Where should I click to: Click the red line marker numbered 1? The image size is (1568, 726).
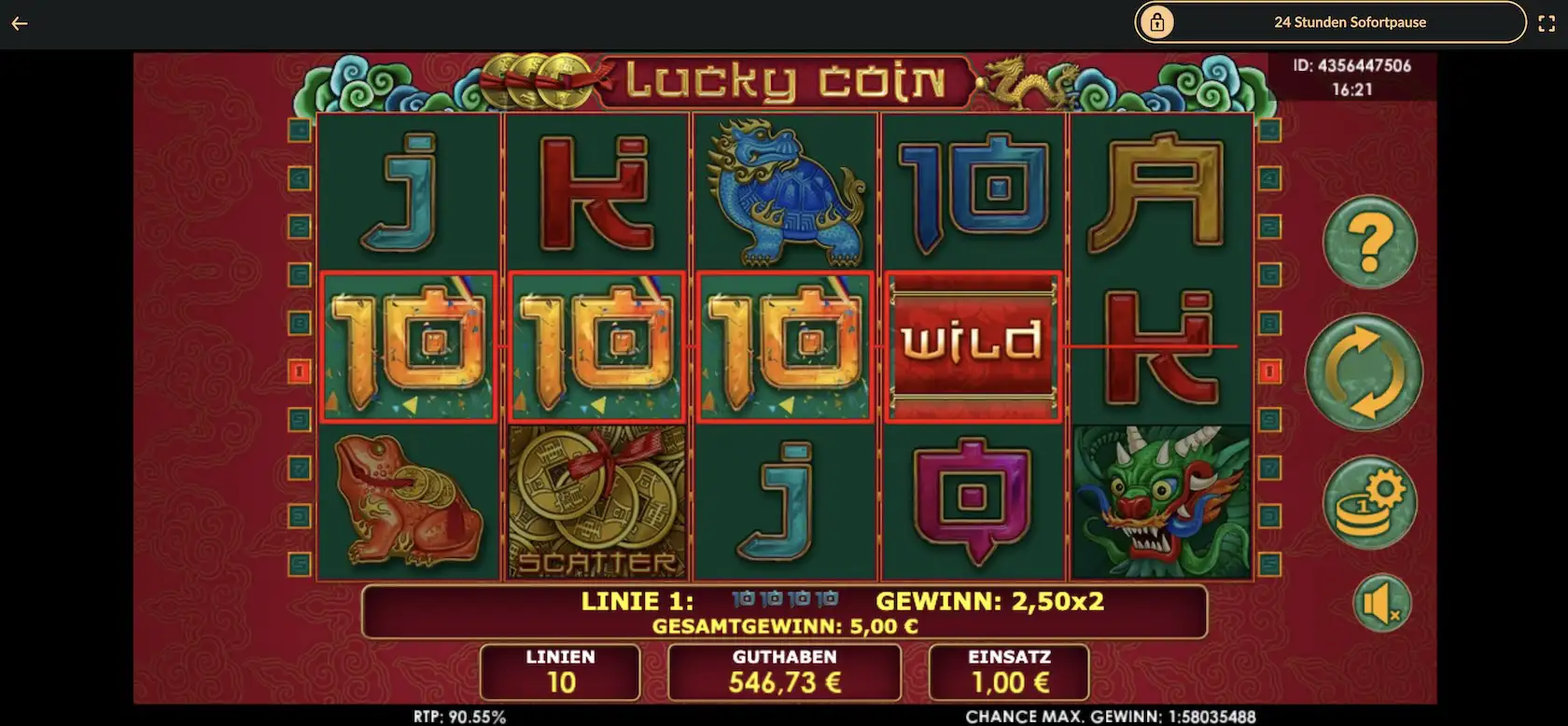click(x=300, y=370)
